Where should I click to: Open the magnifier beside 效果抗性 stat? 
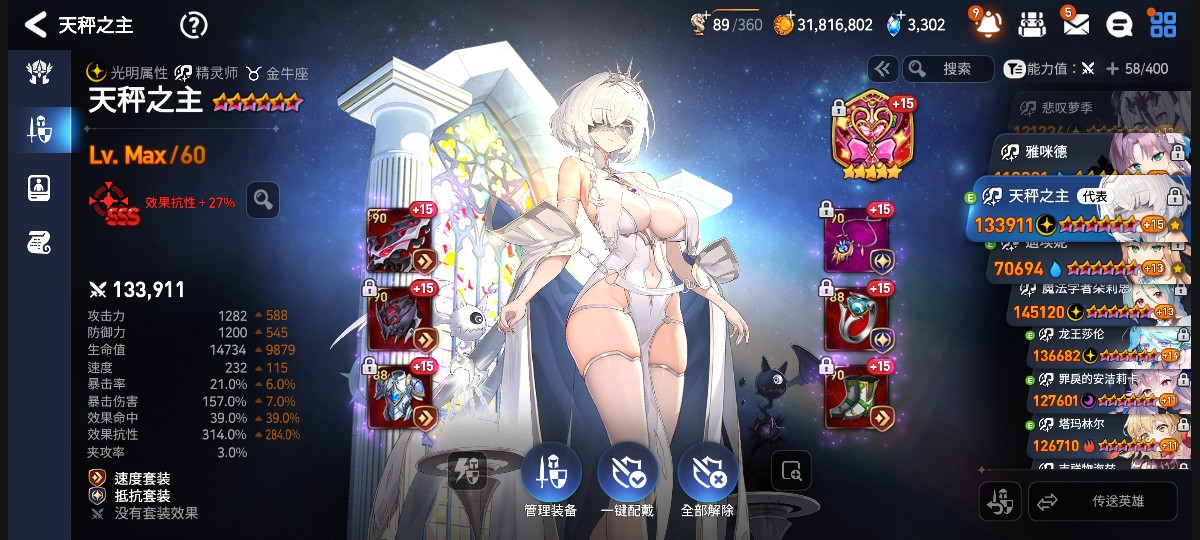(x=263, y=200)
